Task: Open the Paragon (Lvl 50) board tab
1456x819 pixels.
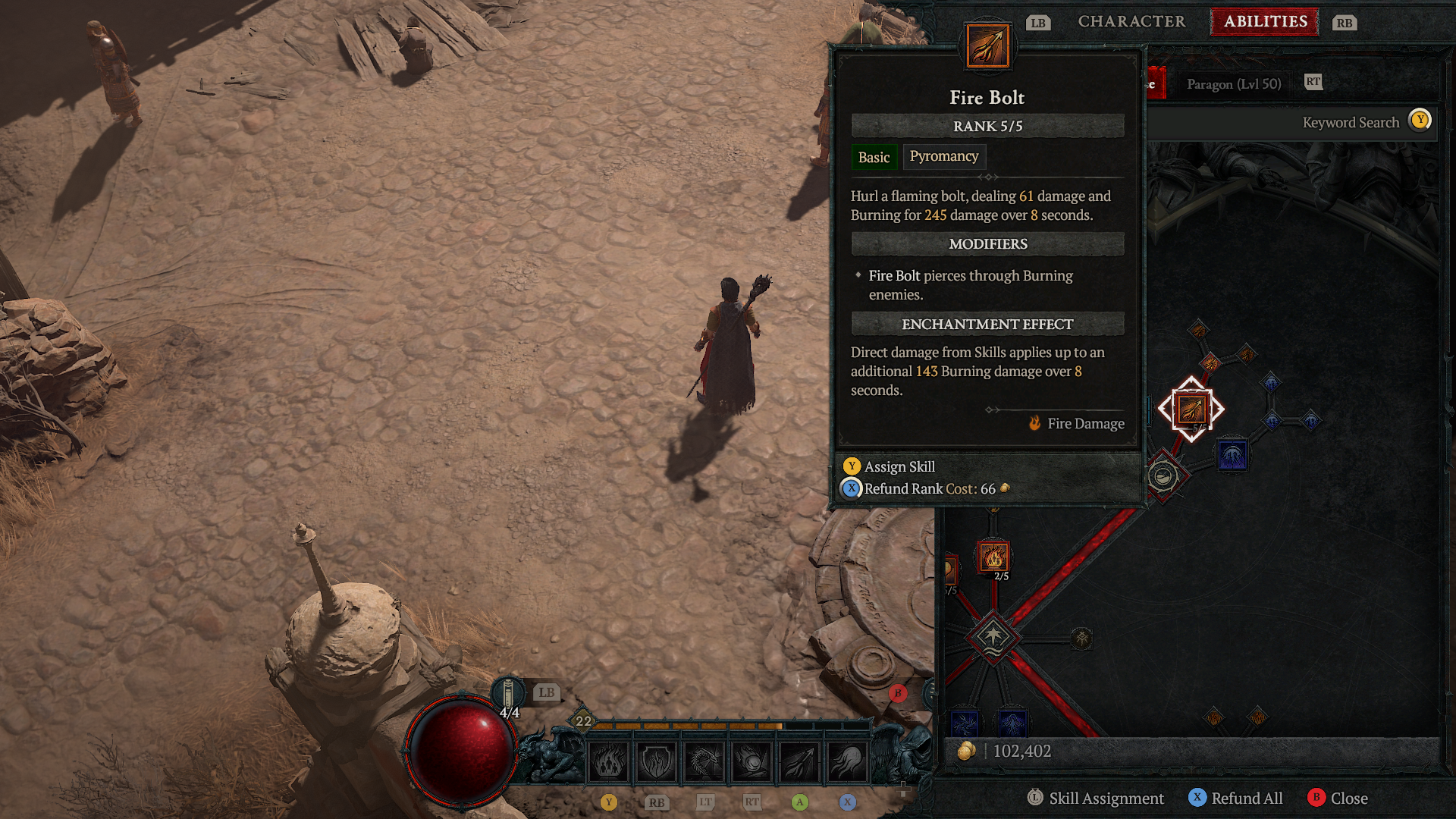Action: (1234, 84)
